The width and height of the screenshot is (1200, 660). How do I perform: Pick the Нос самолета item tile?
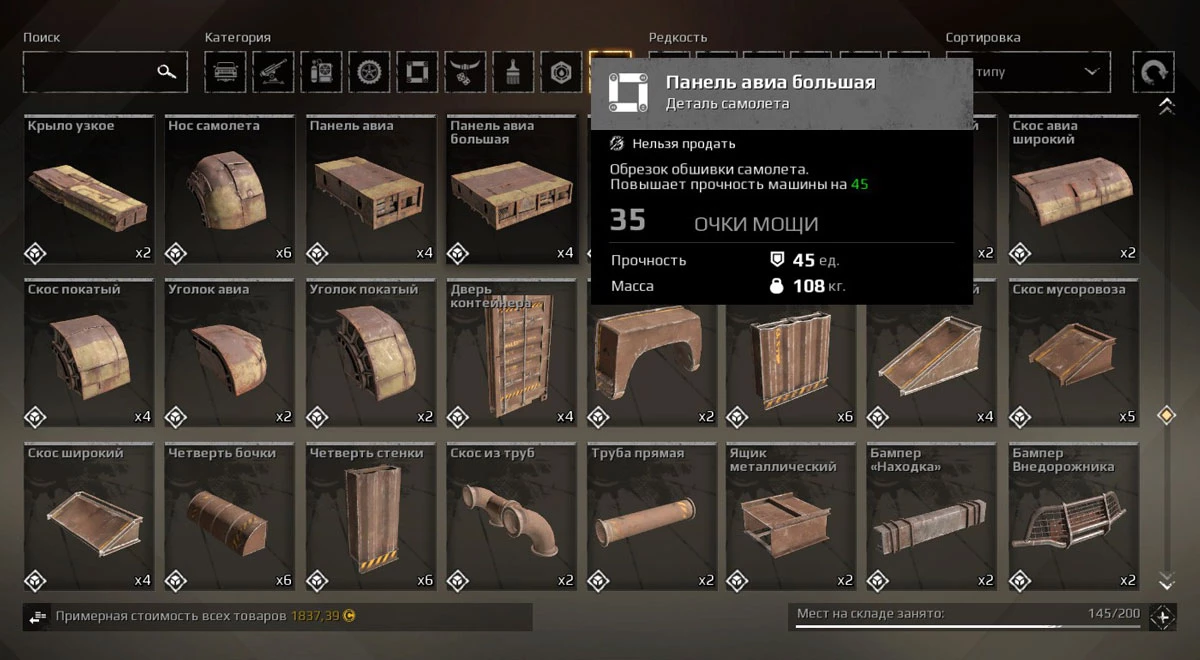pos(230,190)
